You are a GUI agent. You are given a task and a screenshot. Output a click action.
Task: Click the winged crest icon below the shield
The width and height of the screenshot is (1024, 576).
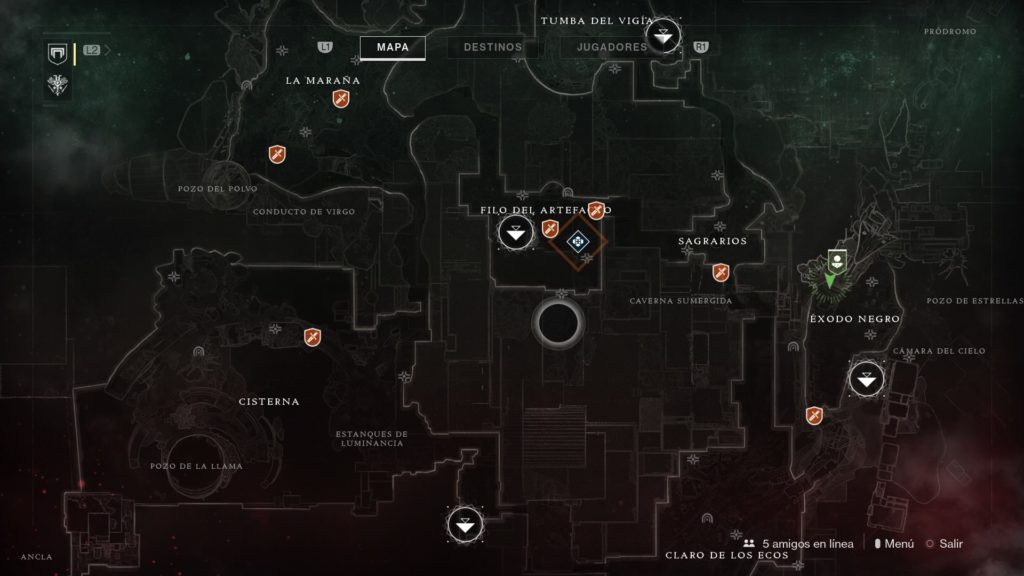(x=57, y=86)
